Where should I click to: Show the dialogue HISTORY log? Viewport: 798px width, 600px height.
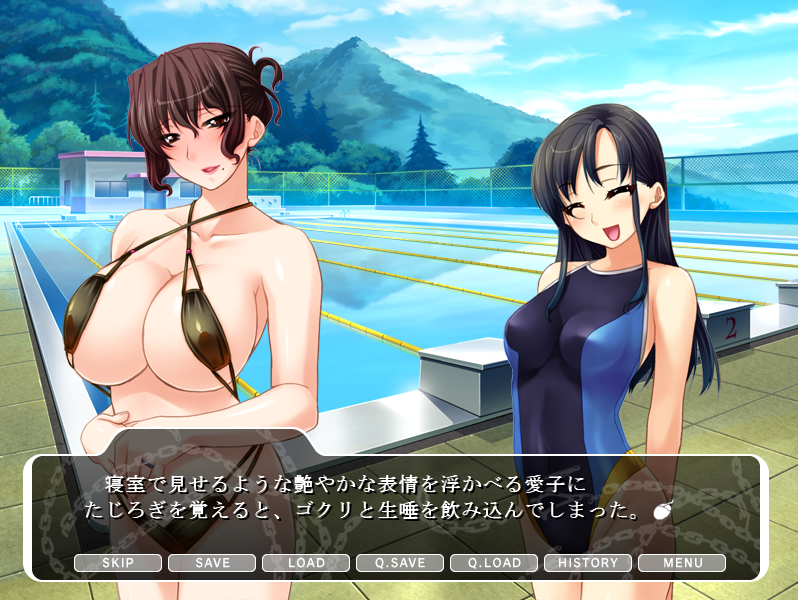[588, 563]
